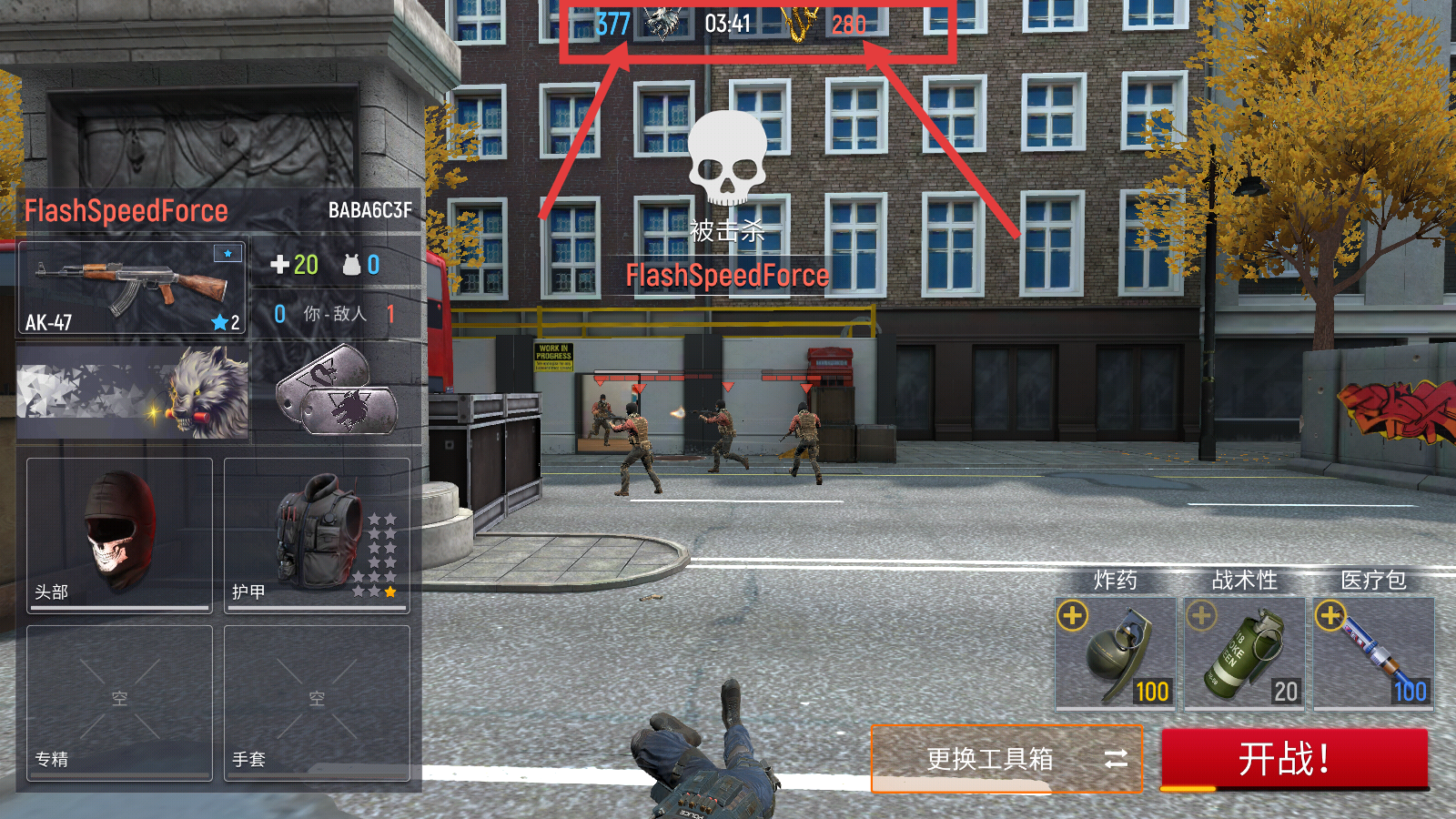
Task: Open the wolf banner skin panel
Action: point(133,393)
